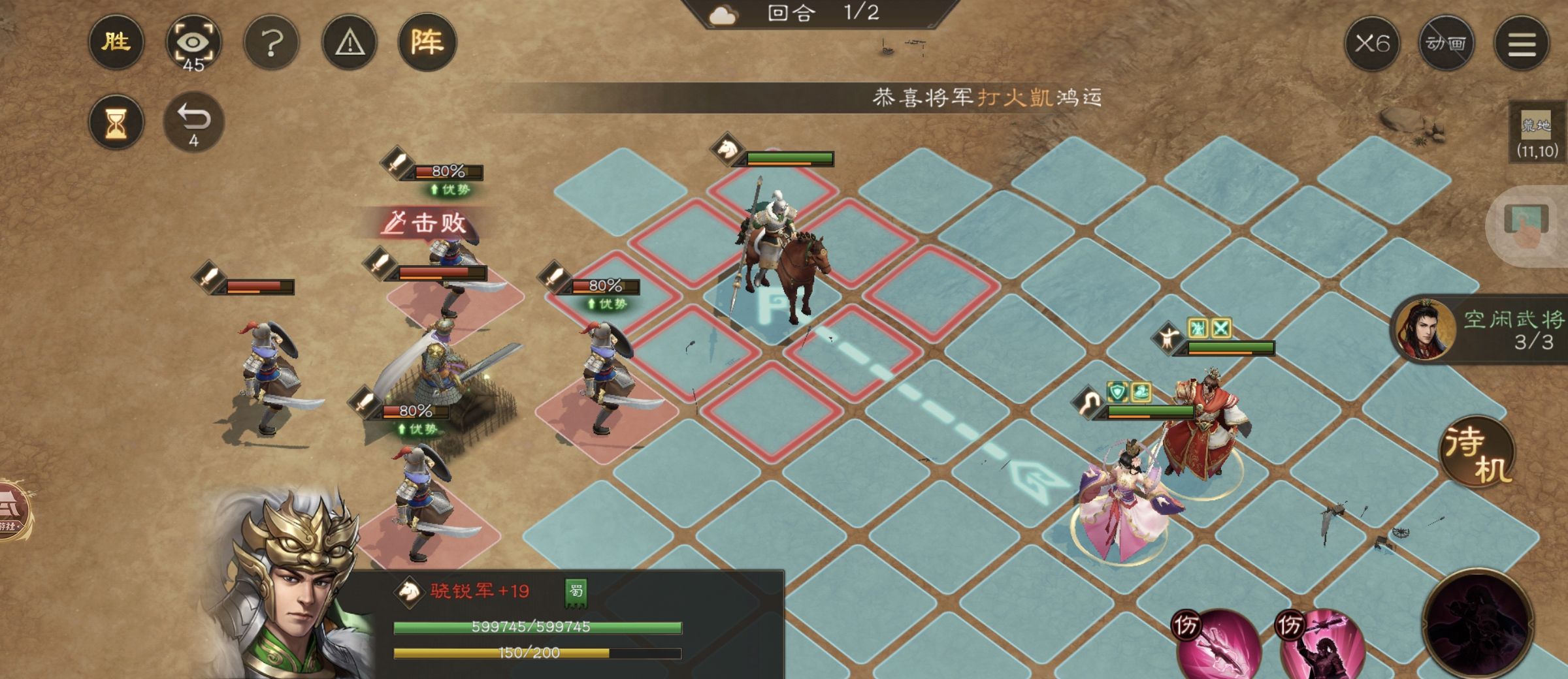The width and height of the screenshot is (1568, 679).
Task: Tap the hourglass turn timer icon
Action: pos(116,121)
